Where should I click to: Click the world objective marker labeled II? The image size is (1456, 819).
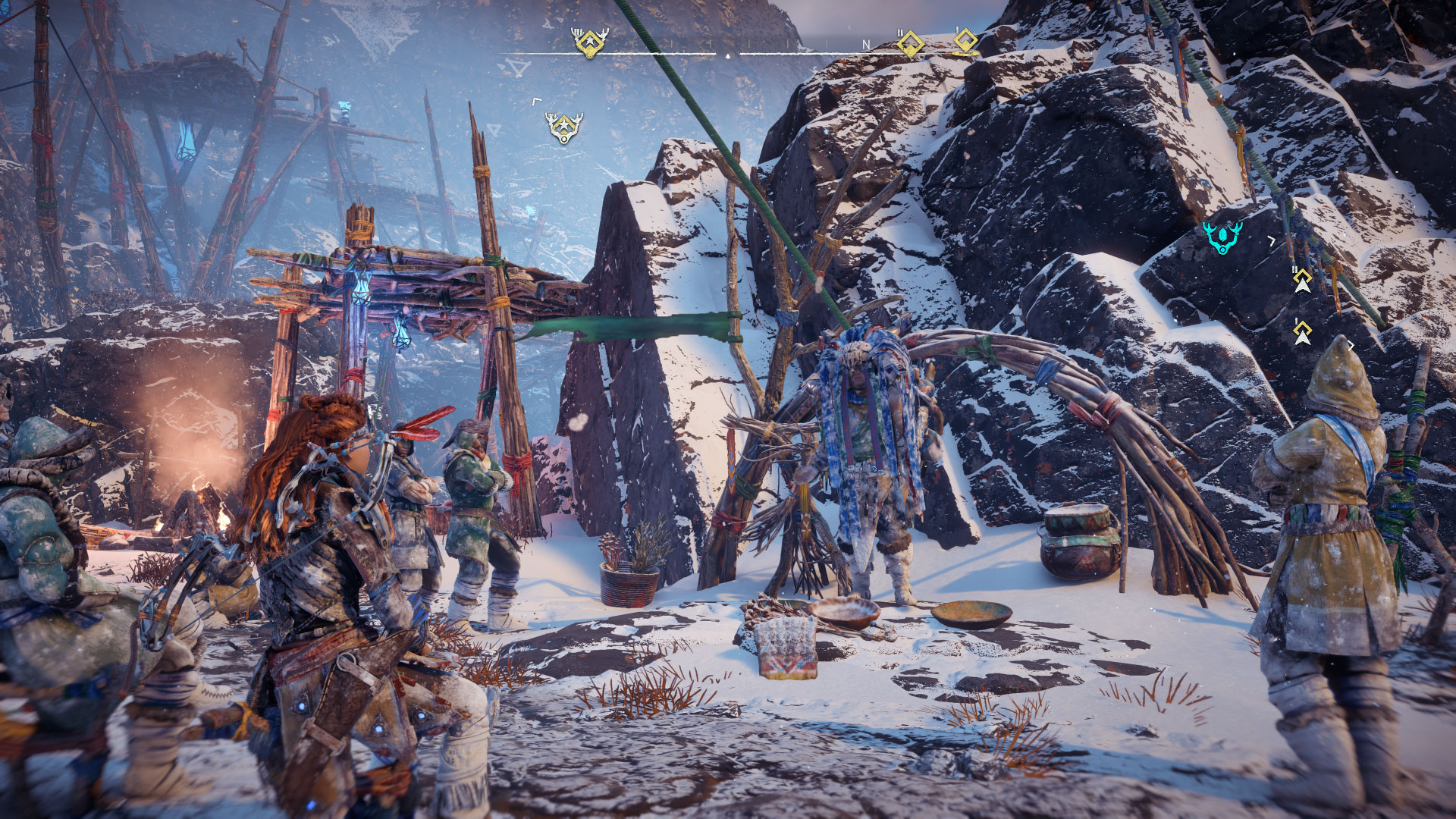click(1302, 281)
